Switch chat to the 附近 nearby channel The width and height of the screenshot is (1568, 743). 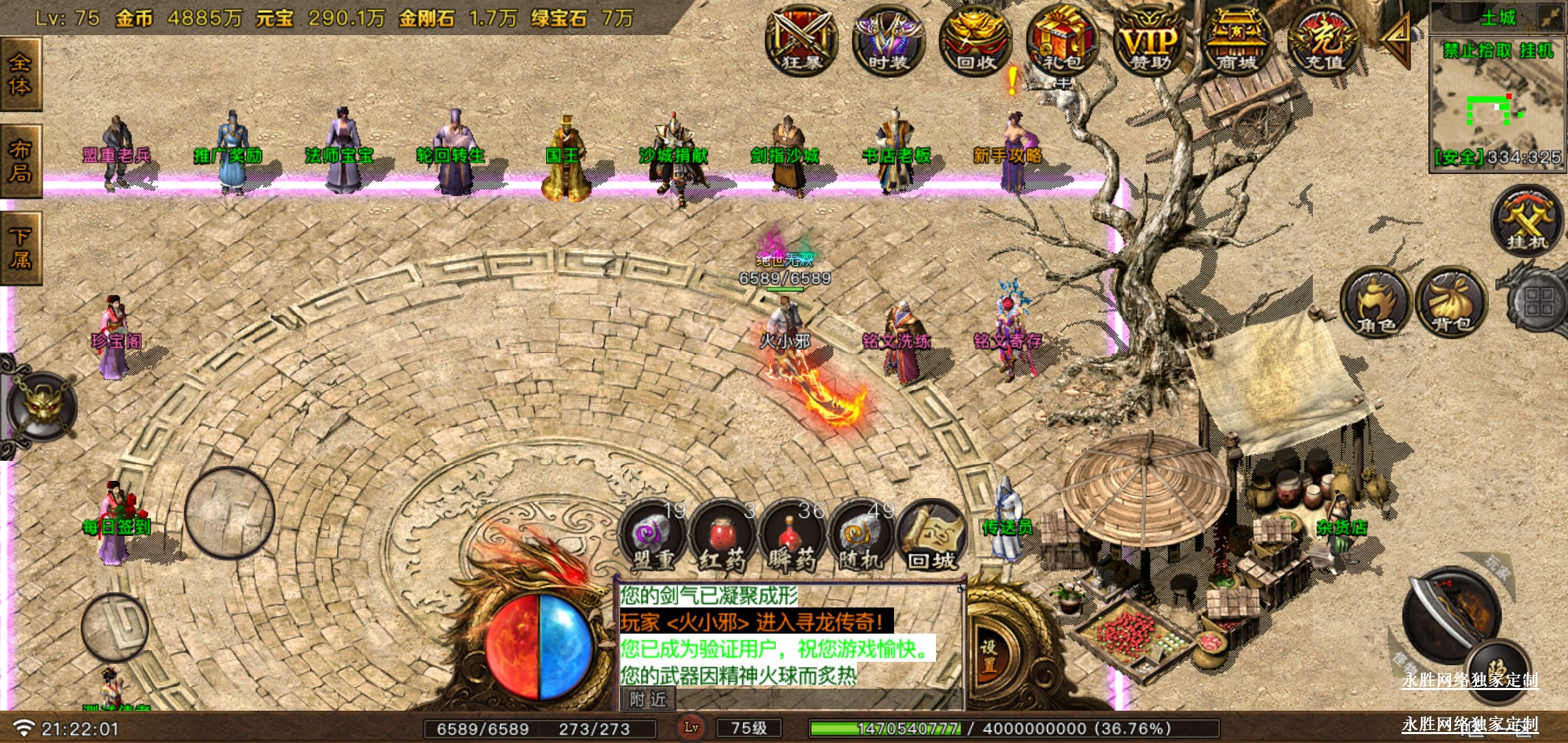coord(648,700)
